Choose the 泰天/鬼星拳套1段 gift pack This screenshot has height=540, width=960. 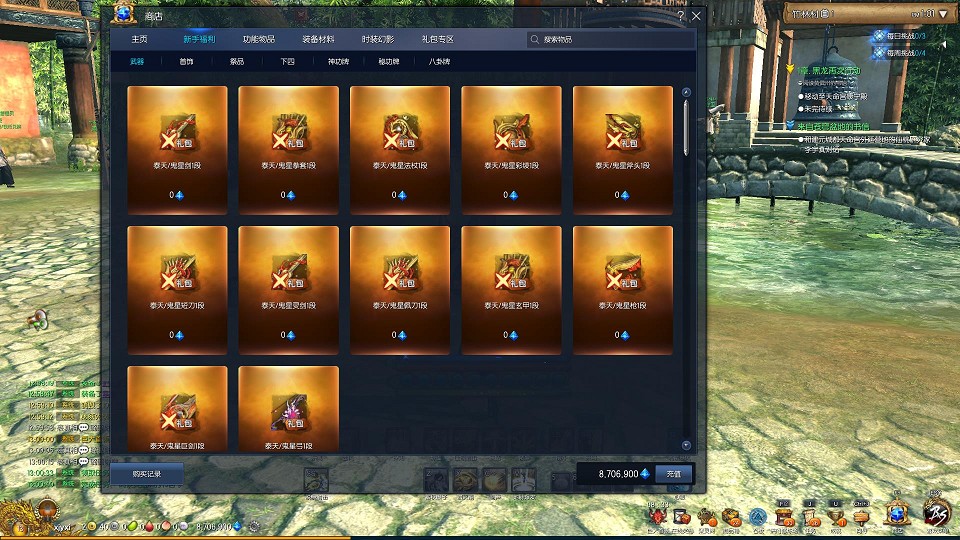coord(289,149)
